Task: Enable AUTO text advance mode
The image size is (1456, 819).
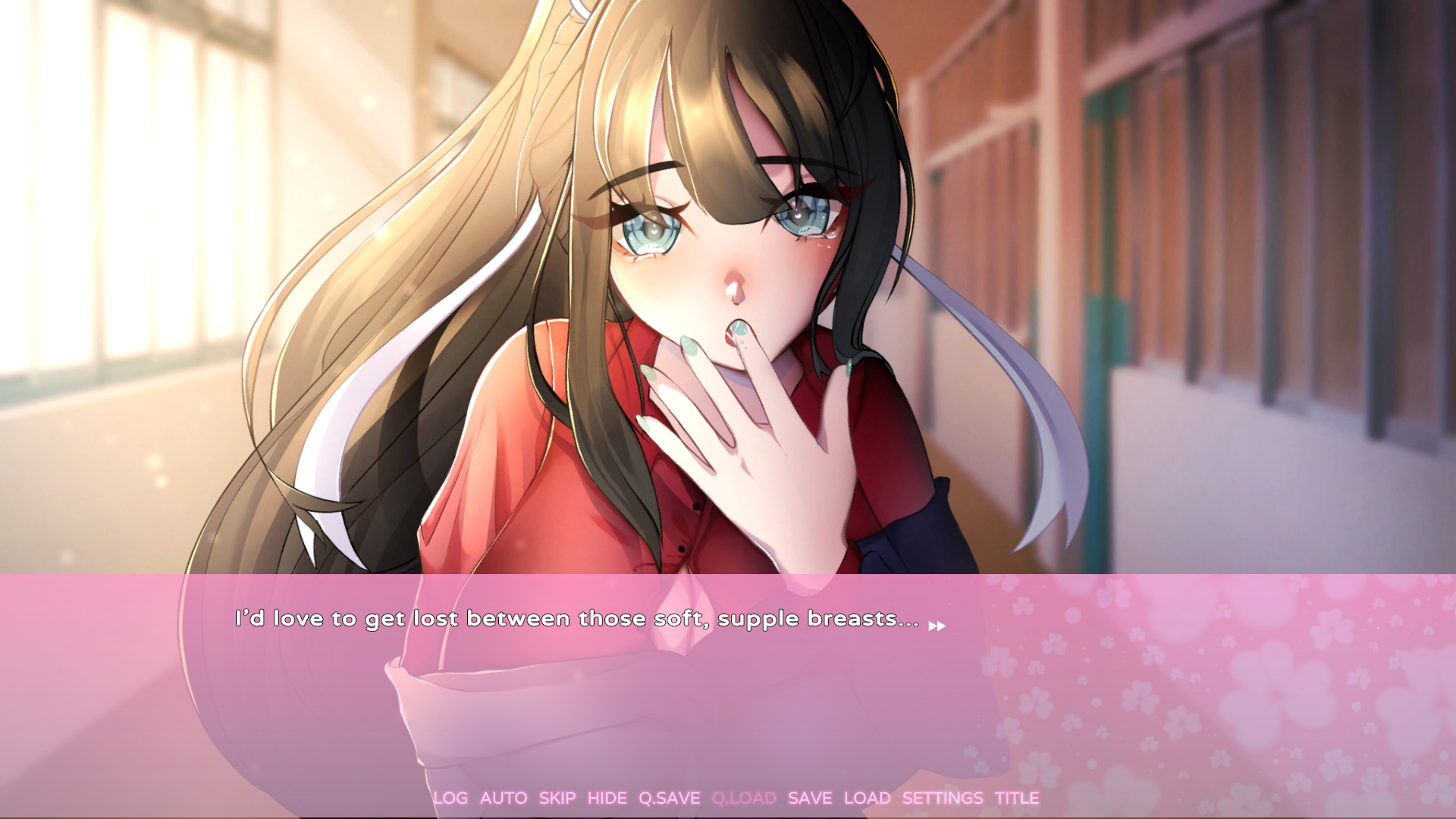Action: click(x=504, y=798)
